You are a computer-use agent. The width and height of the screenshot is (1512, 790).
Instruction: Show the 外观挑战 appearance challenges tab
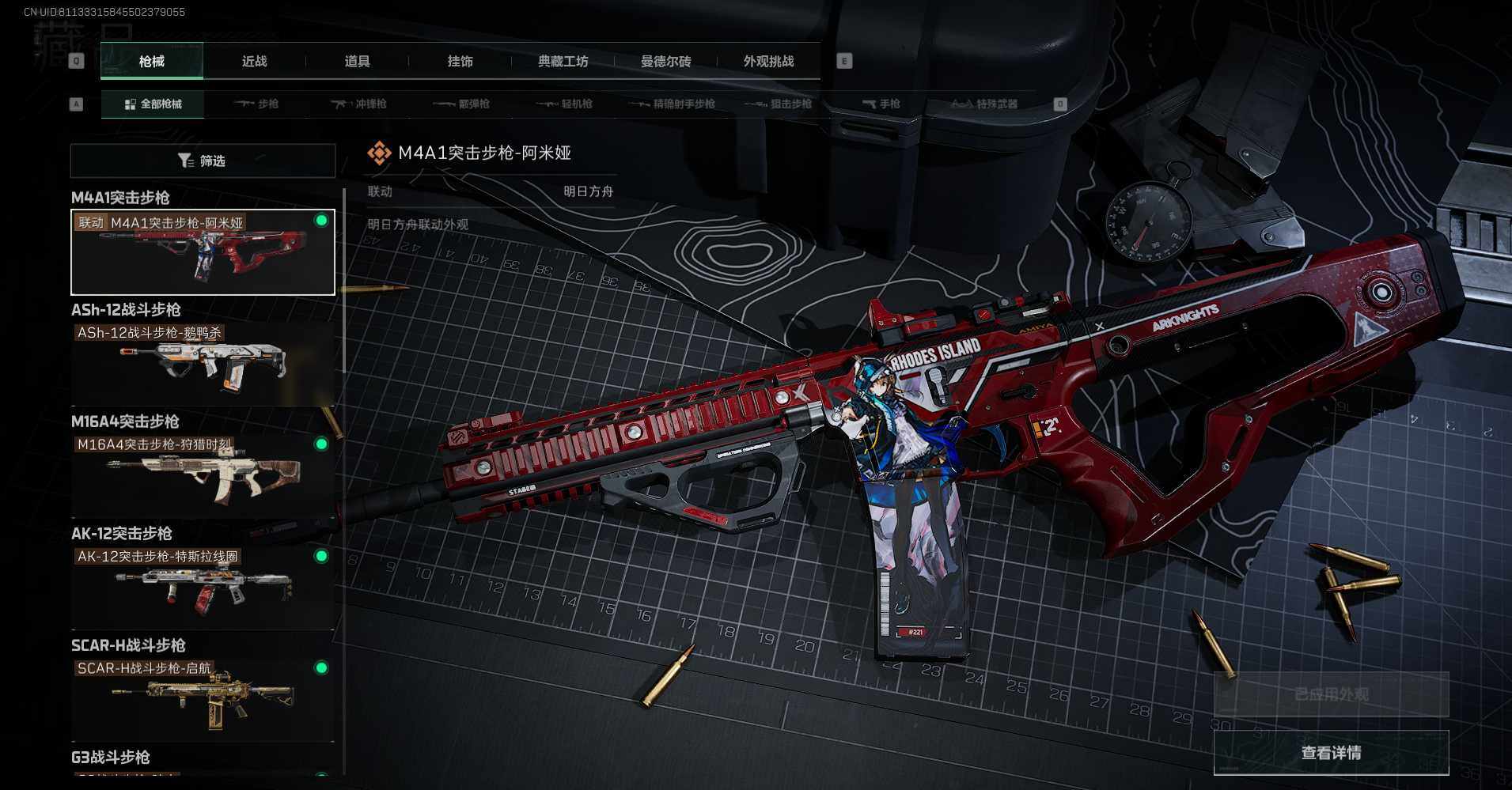click(x=768, y=61)
